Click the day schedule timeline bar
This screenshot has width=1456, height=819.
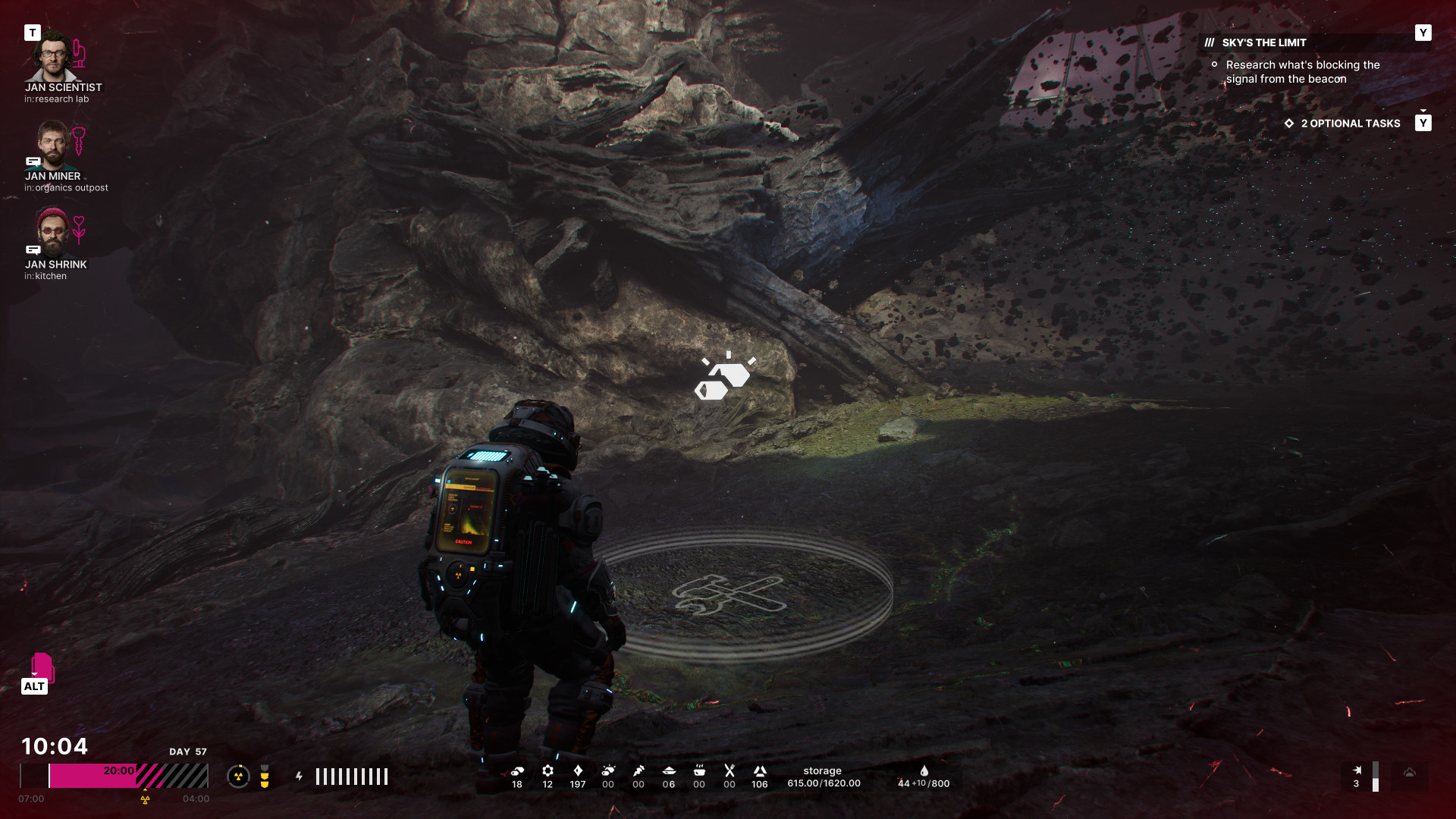point(114,776)
